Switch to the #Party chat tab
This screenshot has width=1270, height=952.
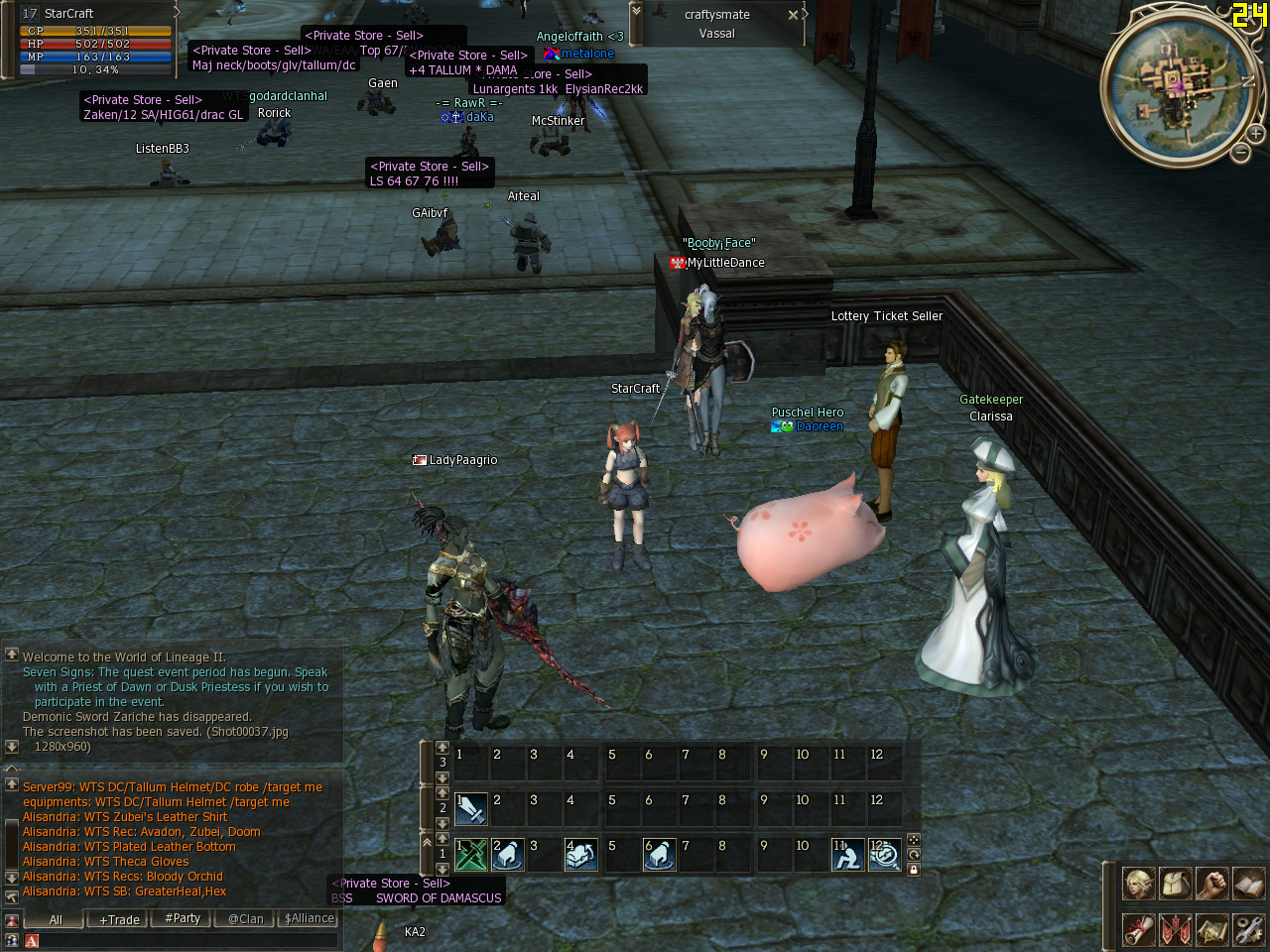click(183, 919)
